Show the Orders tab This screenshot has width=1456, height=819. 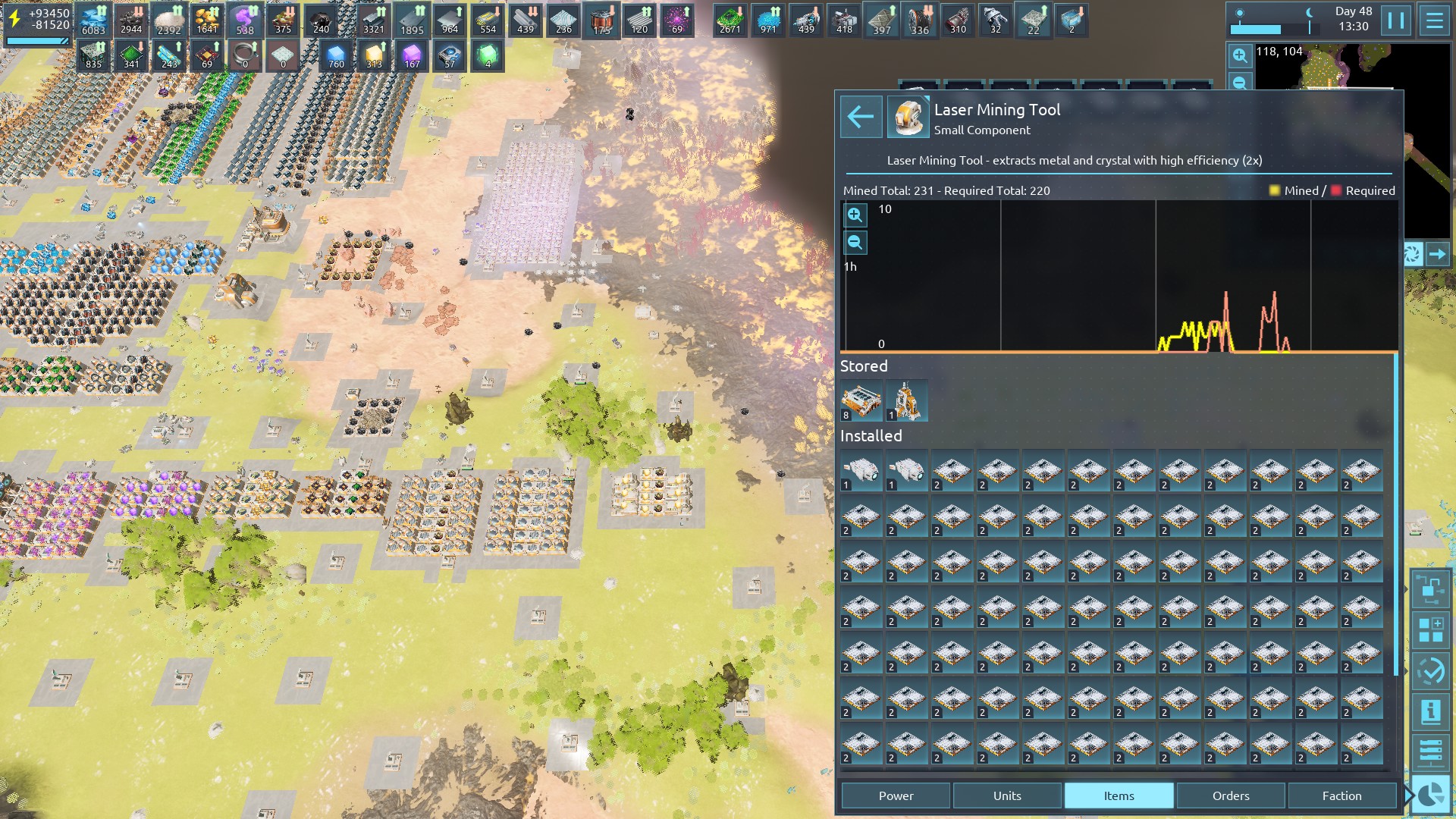(x=1230, y=795)
